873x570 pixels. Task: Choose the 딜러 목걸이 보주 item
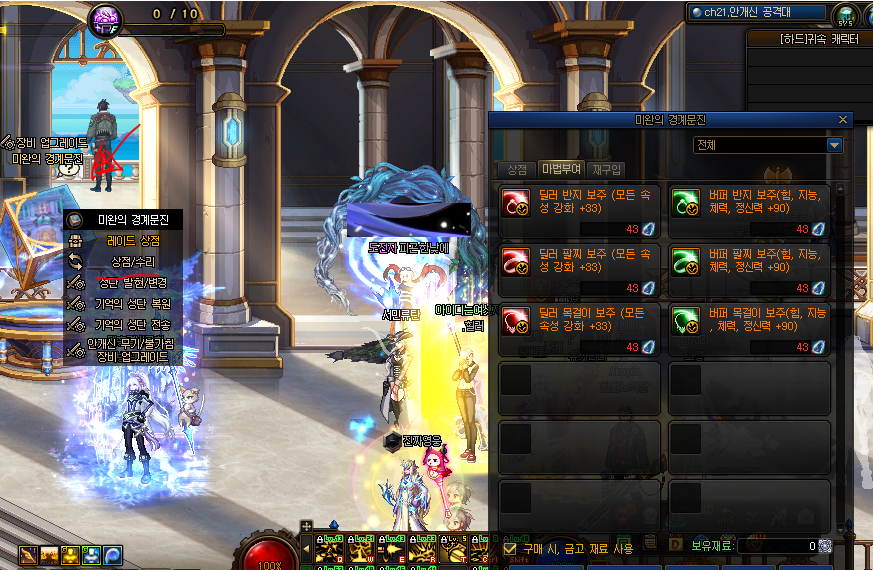click(579, 329)
